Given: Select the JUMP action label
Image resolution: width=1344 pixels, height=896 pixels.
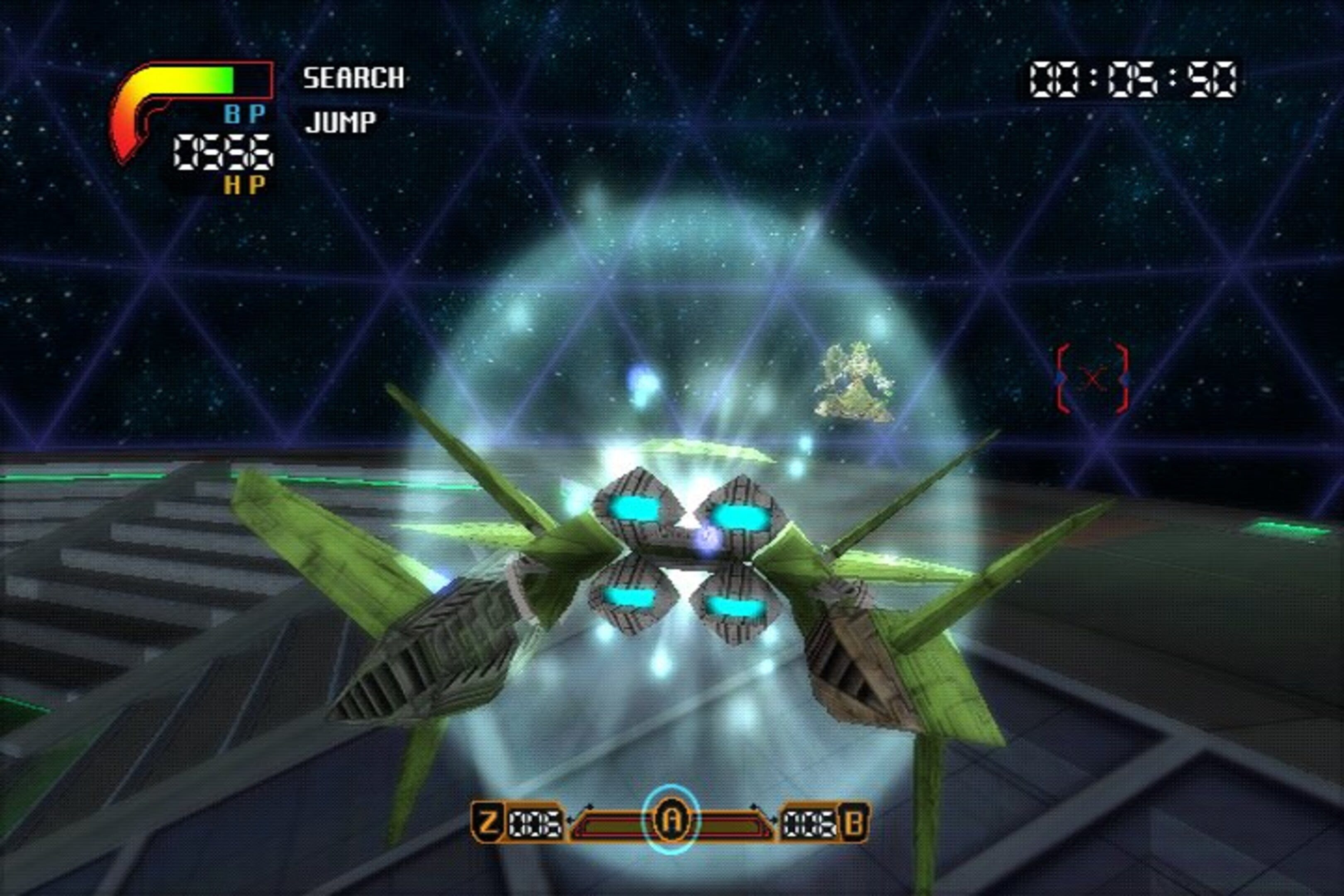Looking at the screenshot, I should tap(341, 122).
